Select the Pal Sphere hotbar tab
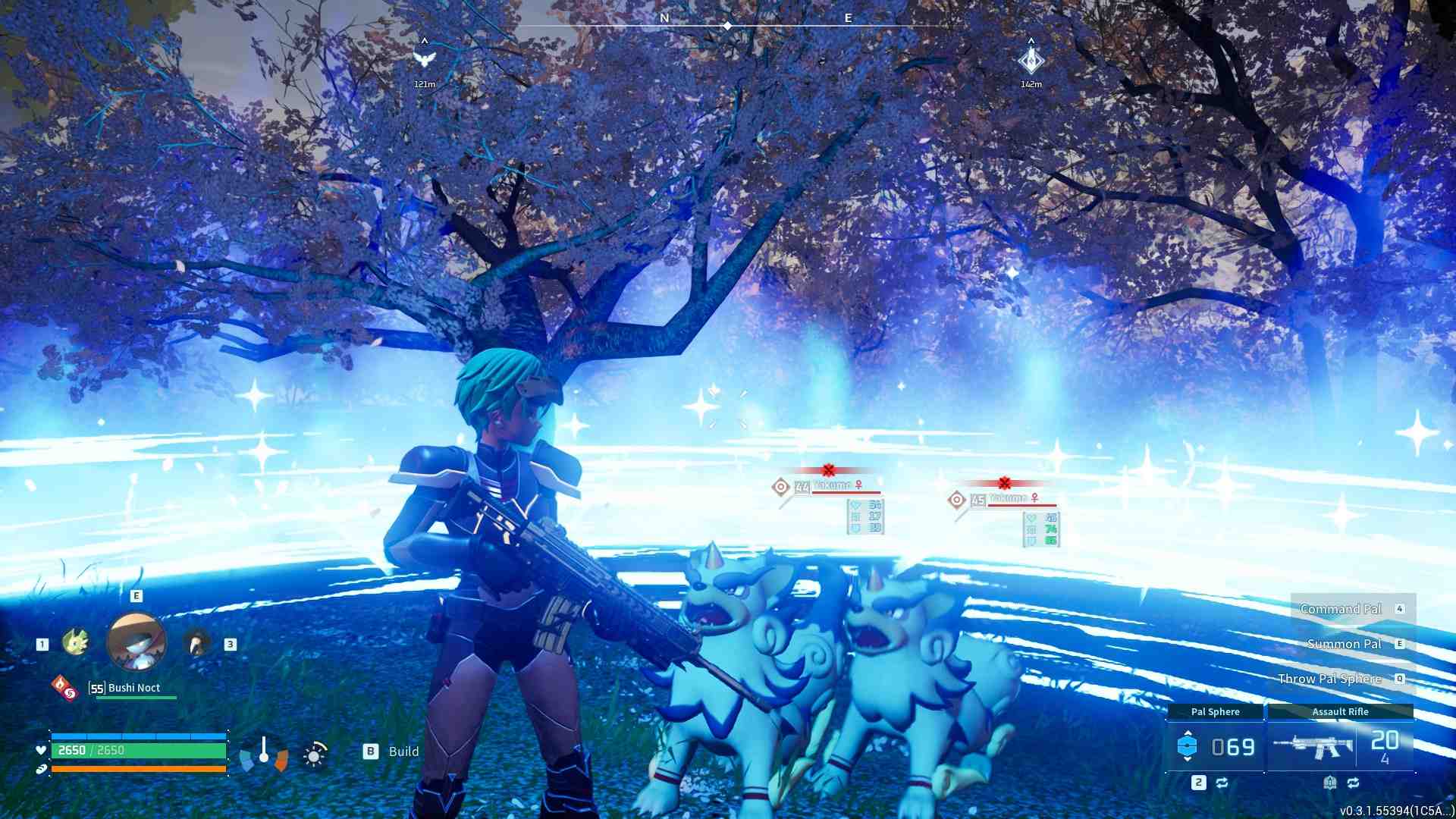 click(1216, 712)
